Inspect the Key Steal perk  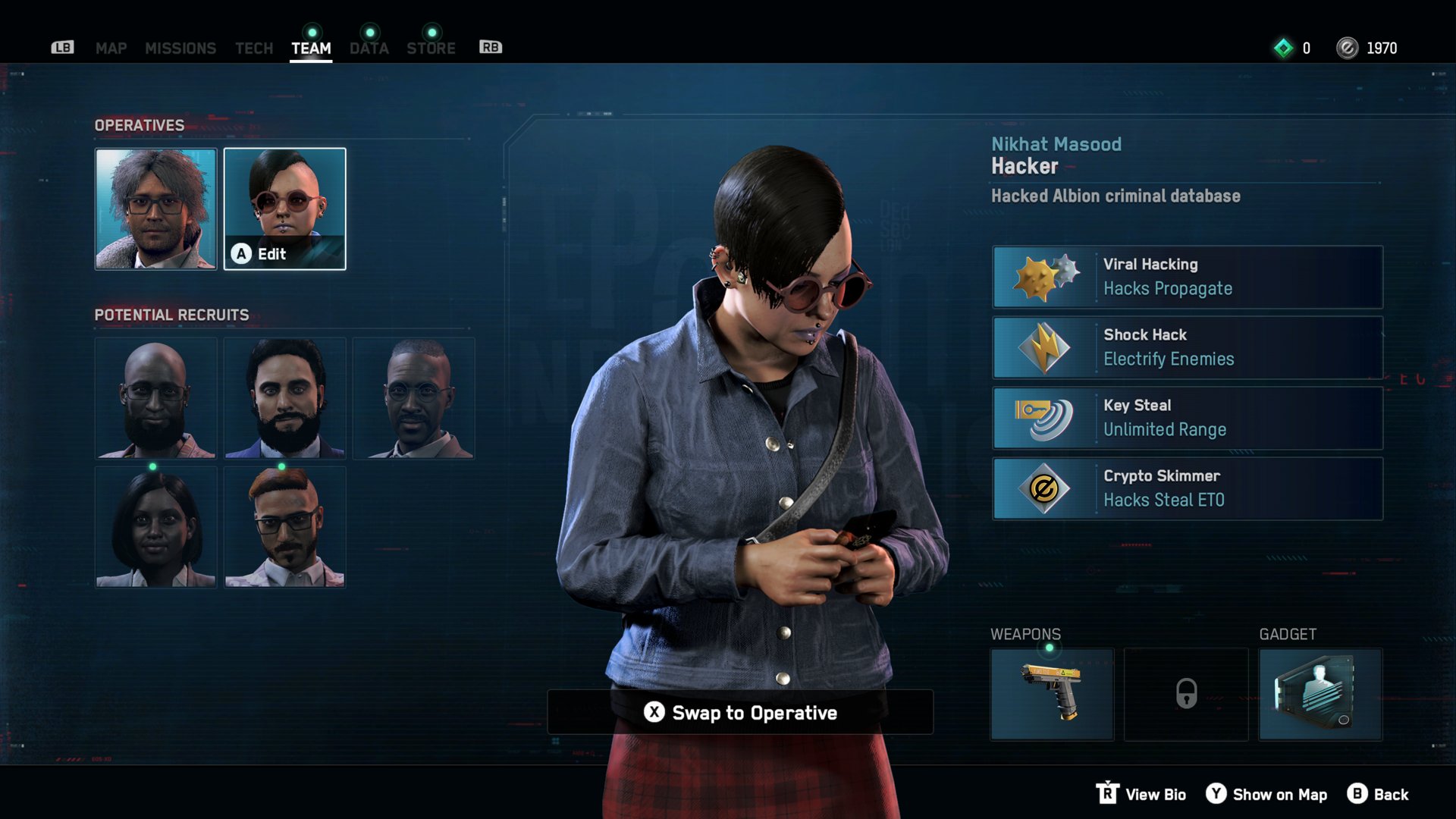click(1188, 418)
